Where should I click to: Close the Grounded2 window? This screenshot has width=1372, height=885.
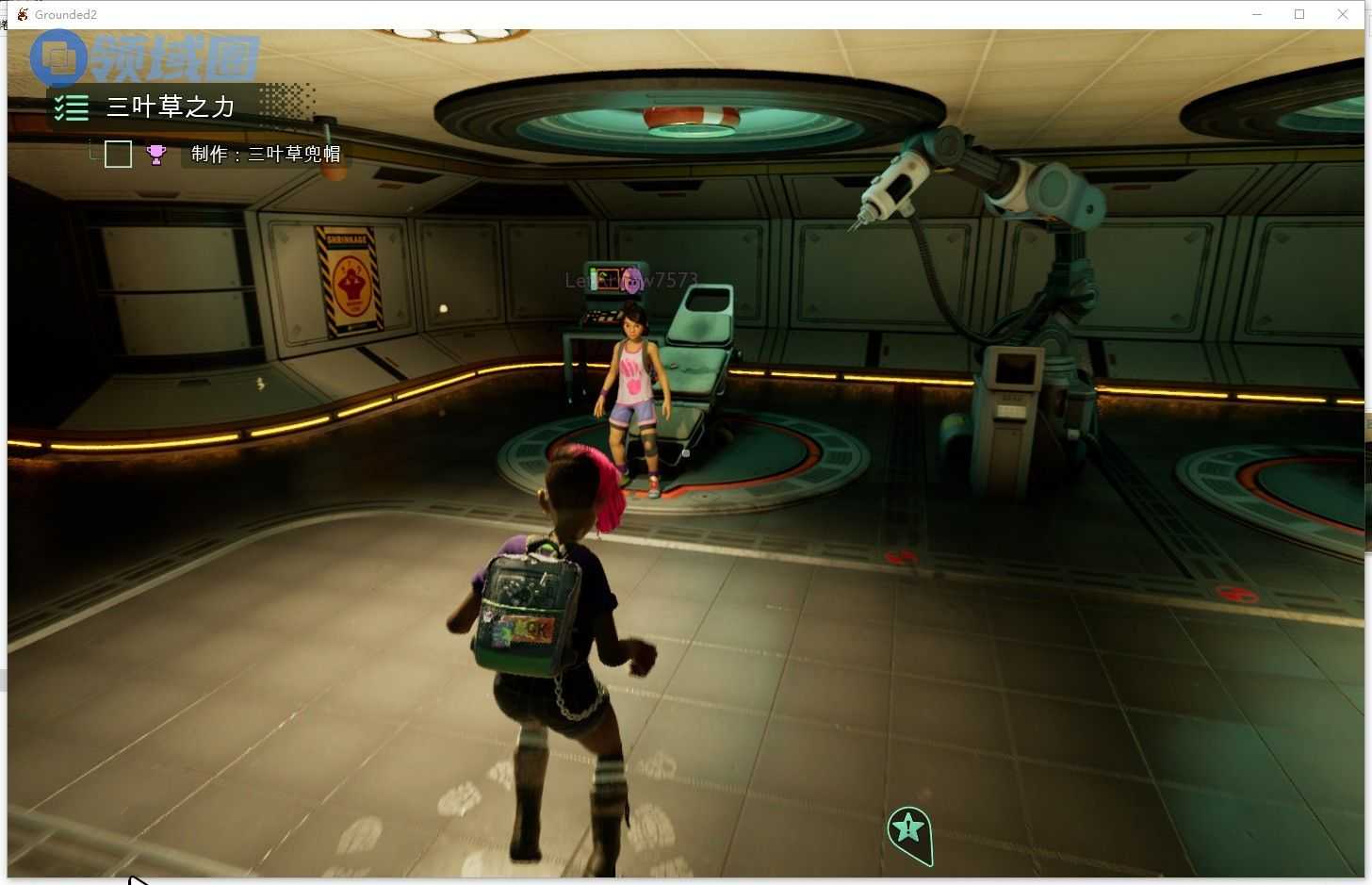point(1343,14)
